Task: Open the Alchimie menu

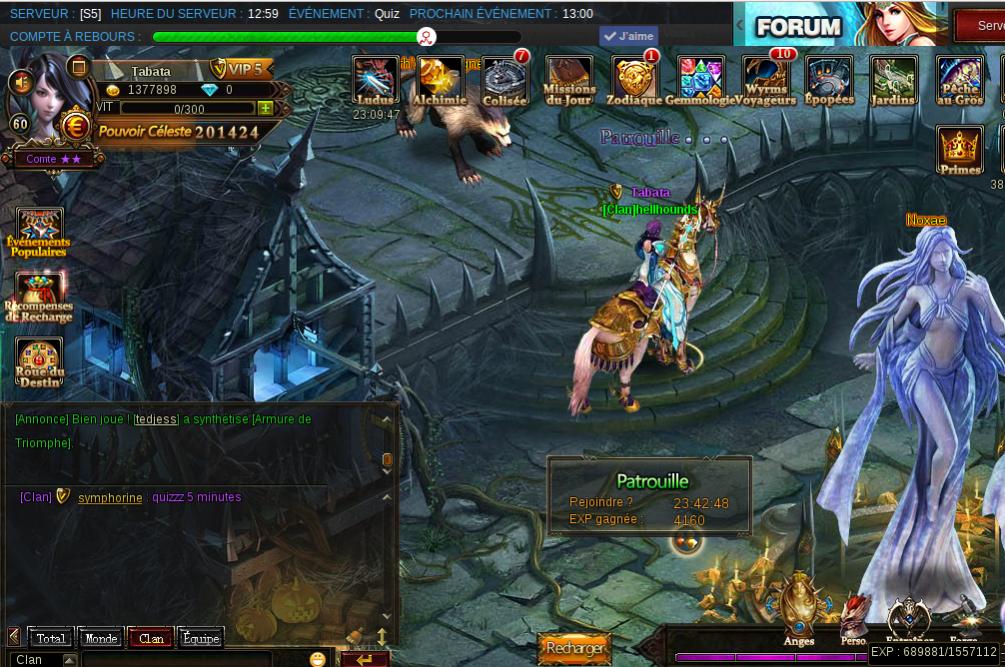Action: [x=440, y=80]
